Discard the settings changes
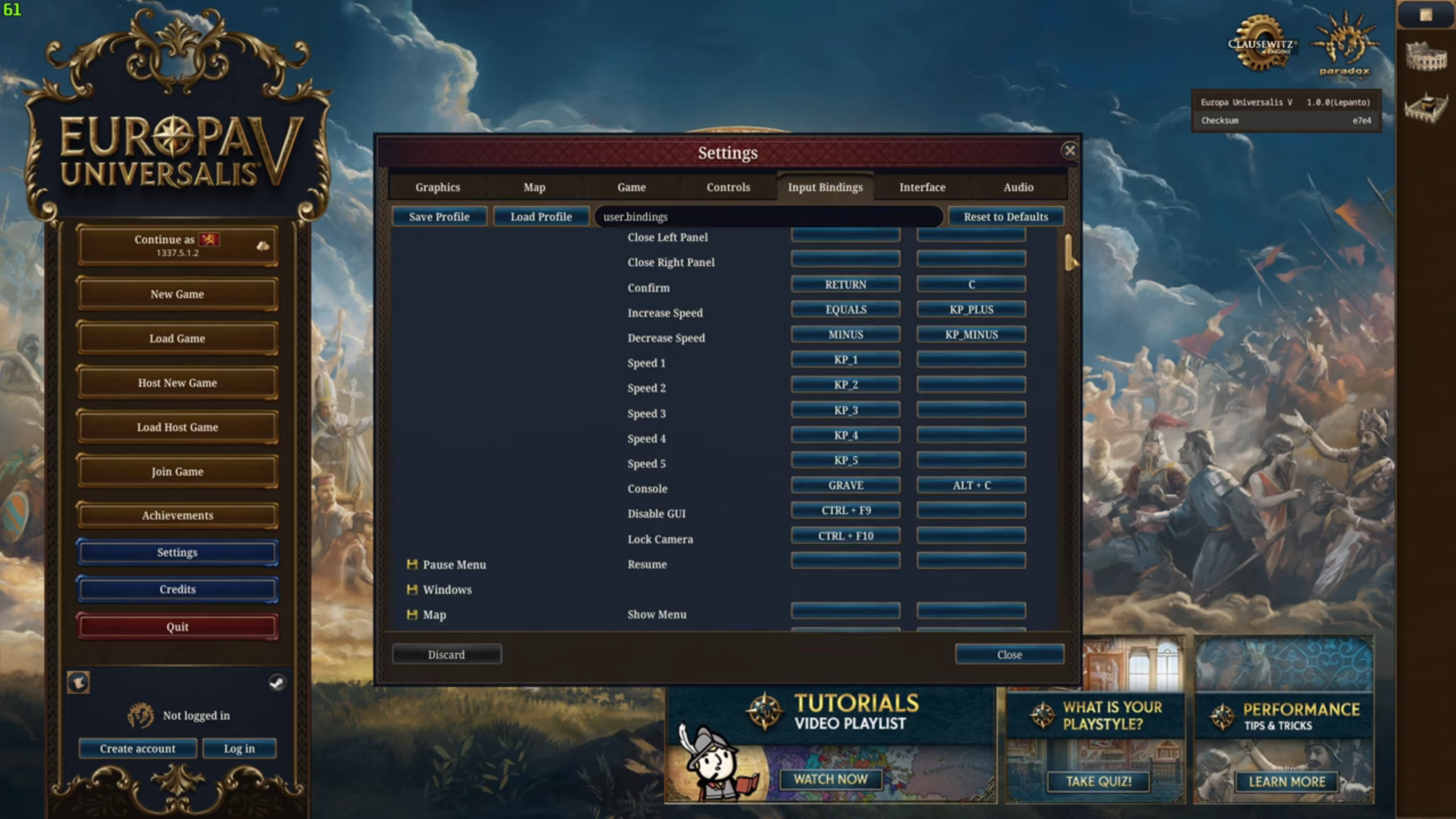The height and width of the screenshot is (819, 1456). click(447, 654)
